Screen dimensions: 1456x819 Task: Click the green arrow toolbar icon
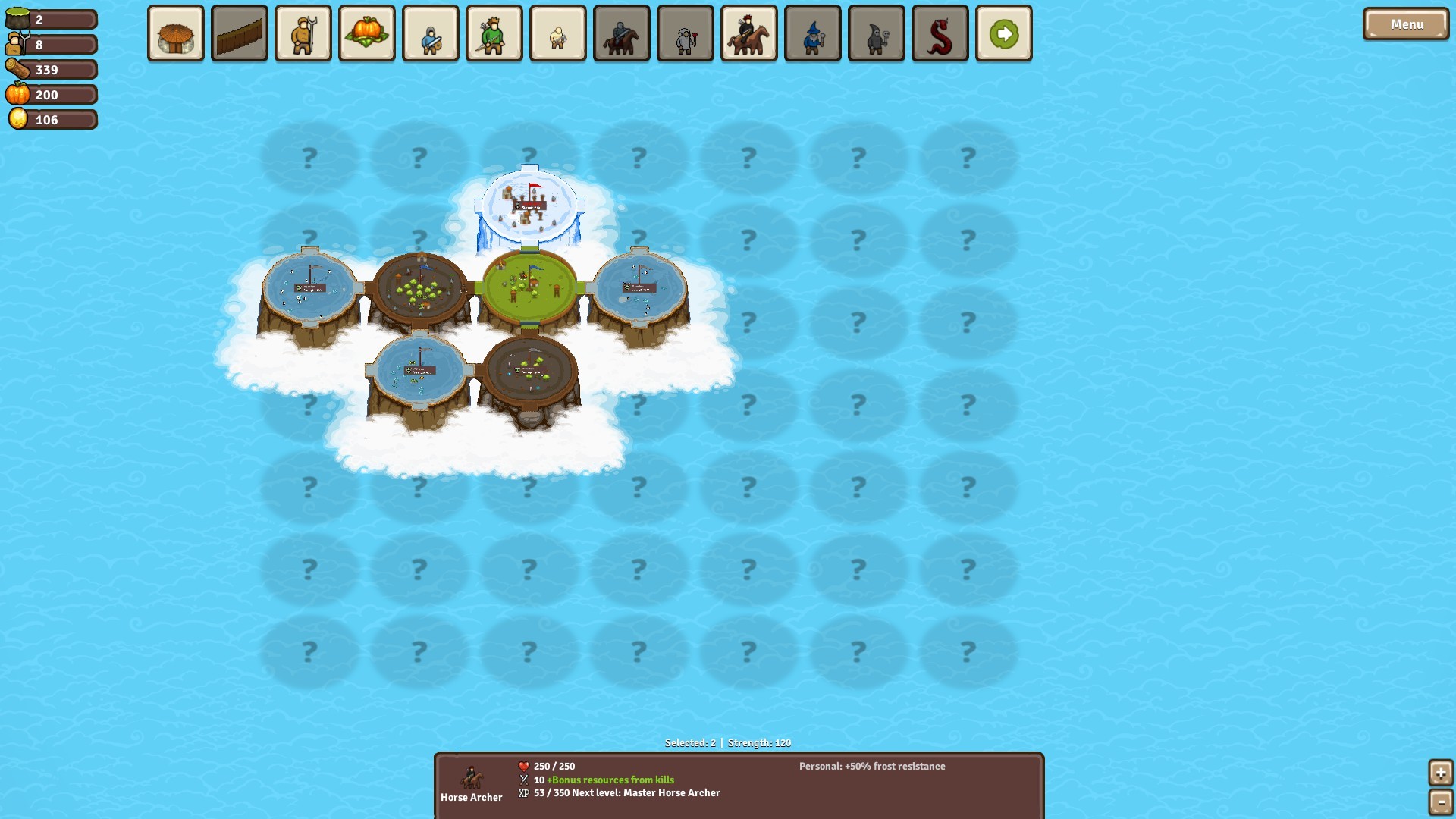click(1003, 33)
